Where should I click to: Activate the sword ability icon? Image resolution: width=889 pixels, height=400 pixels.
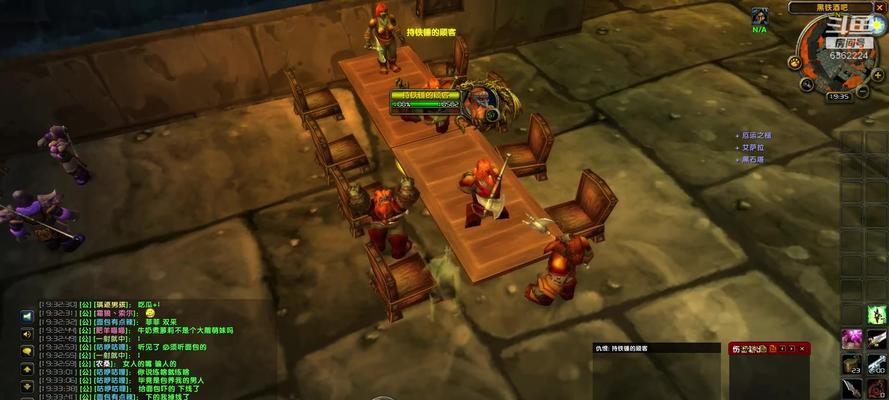tap(876, 339)
